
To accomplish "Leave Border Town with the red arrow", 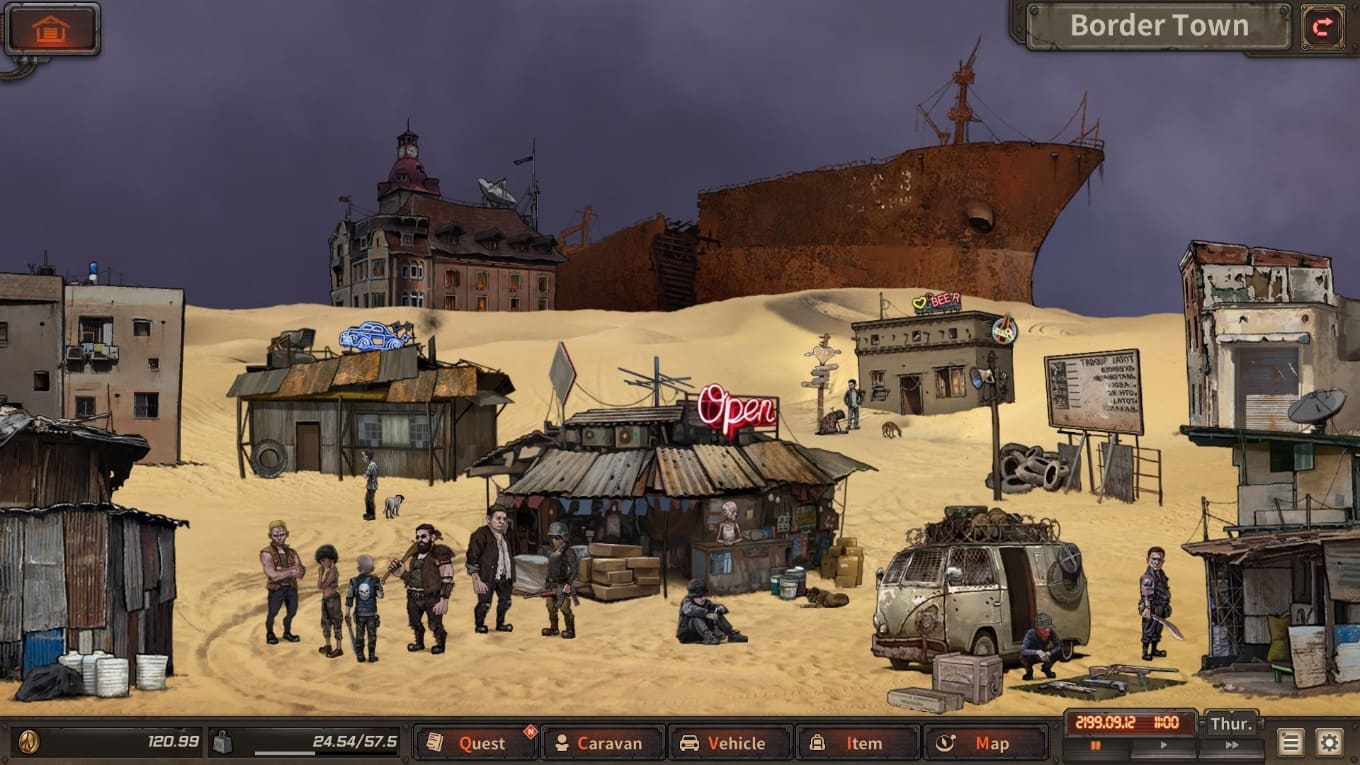I will tap(1322, 27).
